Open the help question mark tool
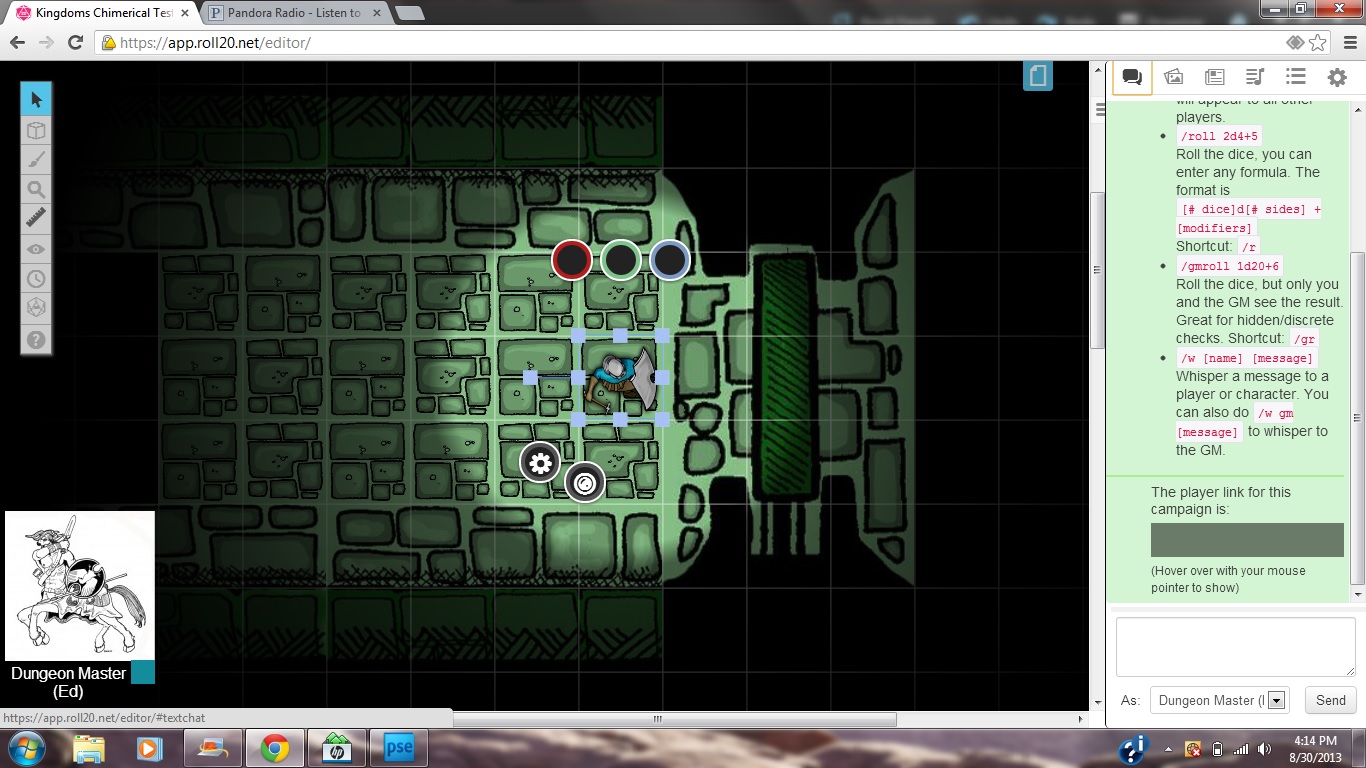This screenshot has width=1366, height=768. [x=35, y=340]
